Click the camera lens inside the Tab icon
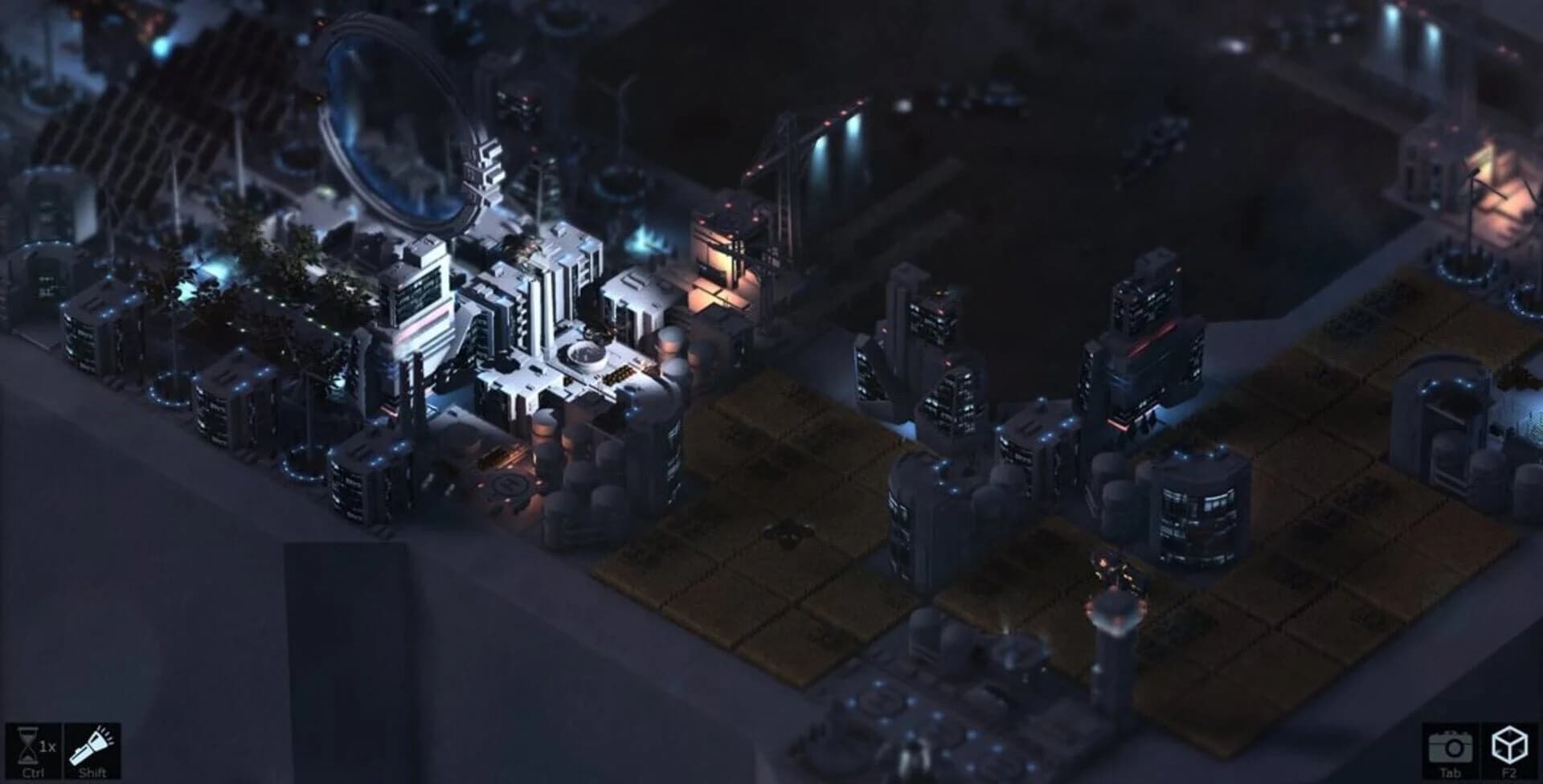 click(x=1455, y=749)
